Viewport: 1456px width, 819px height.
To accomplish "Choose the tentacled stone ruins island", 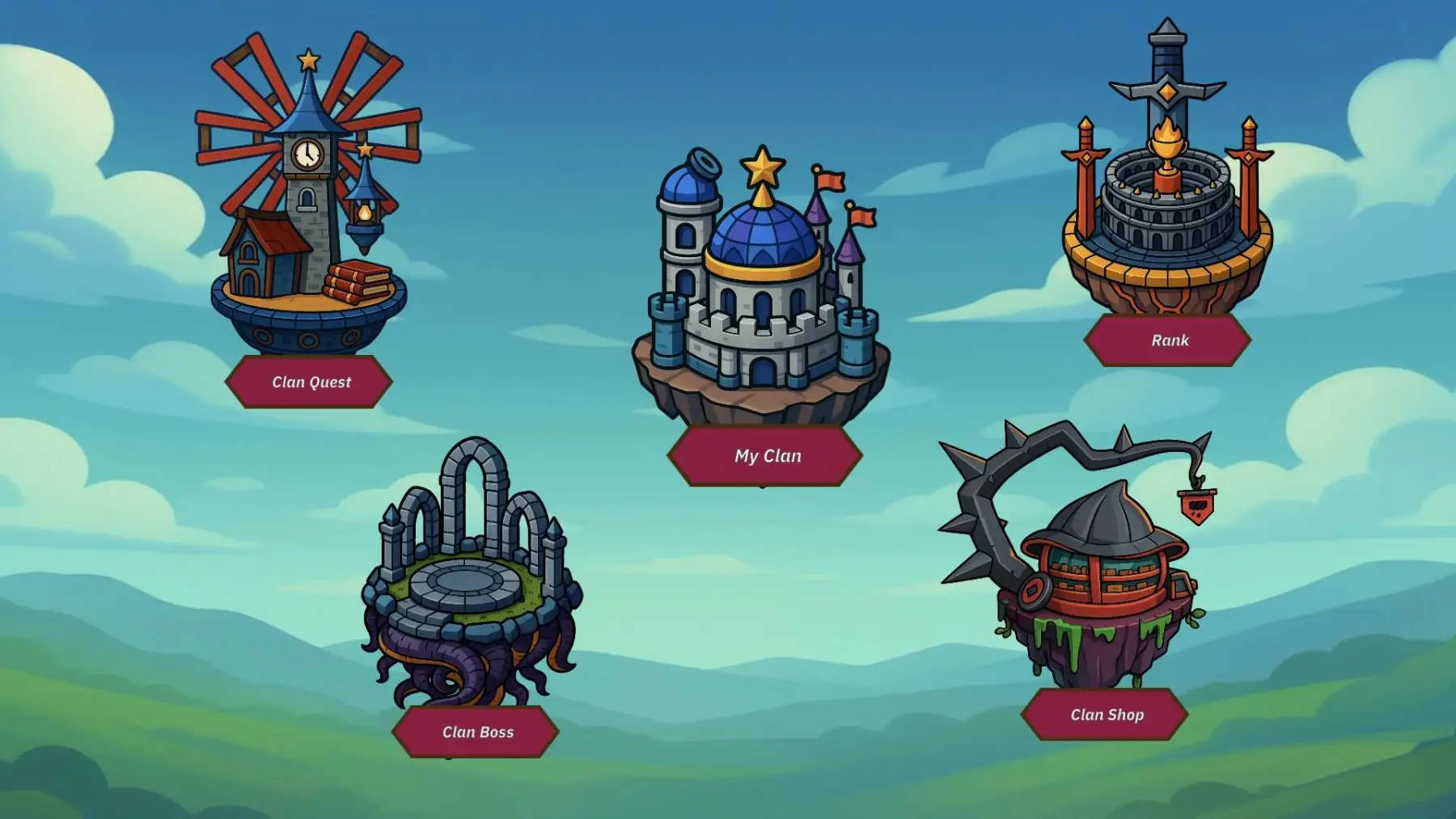I will (x=472, y=582).
